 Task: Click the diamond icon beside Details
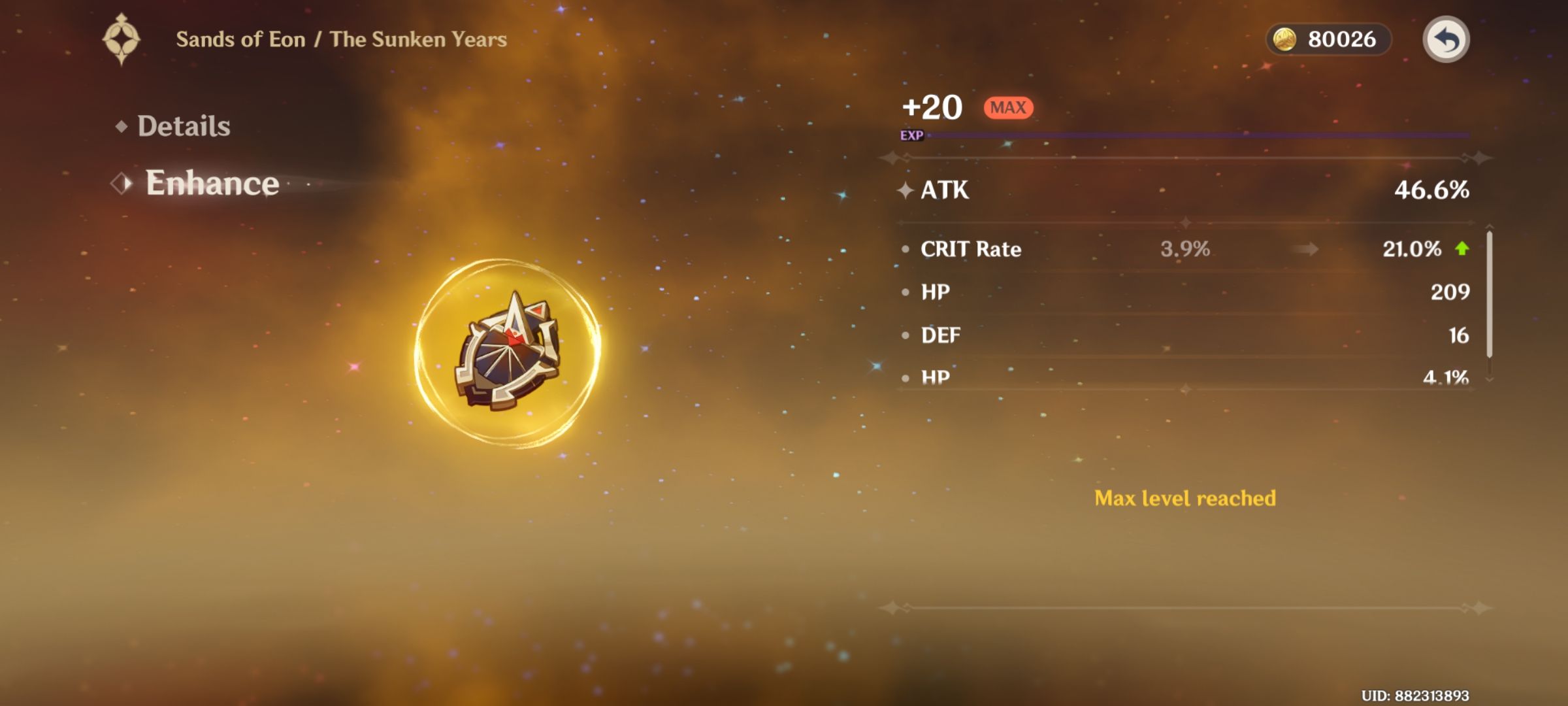121,125
